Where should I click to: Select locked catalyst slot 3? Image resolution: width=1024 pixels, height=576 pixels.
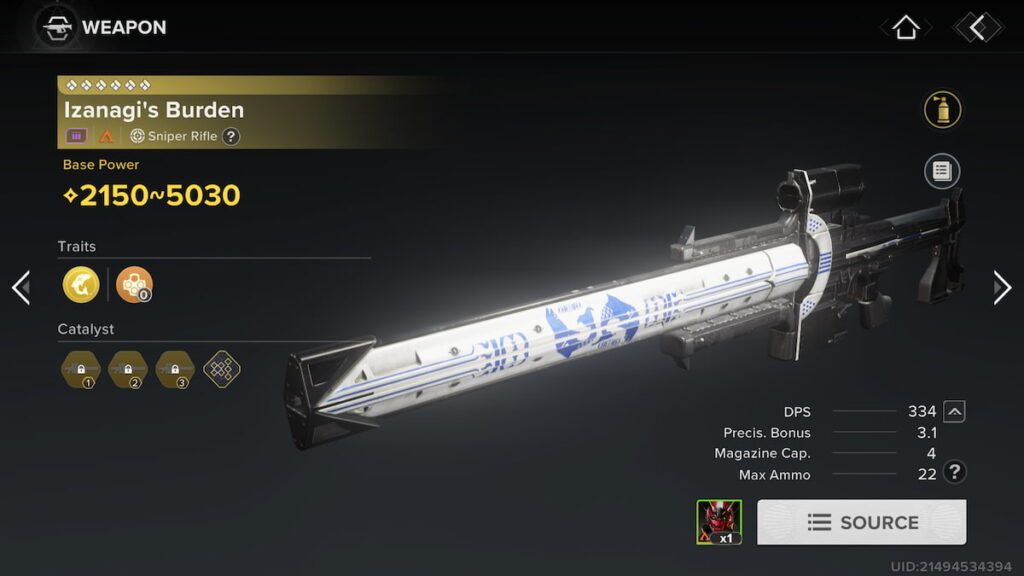point(174,369)
